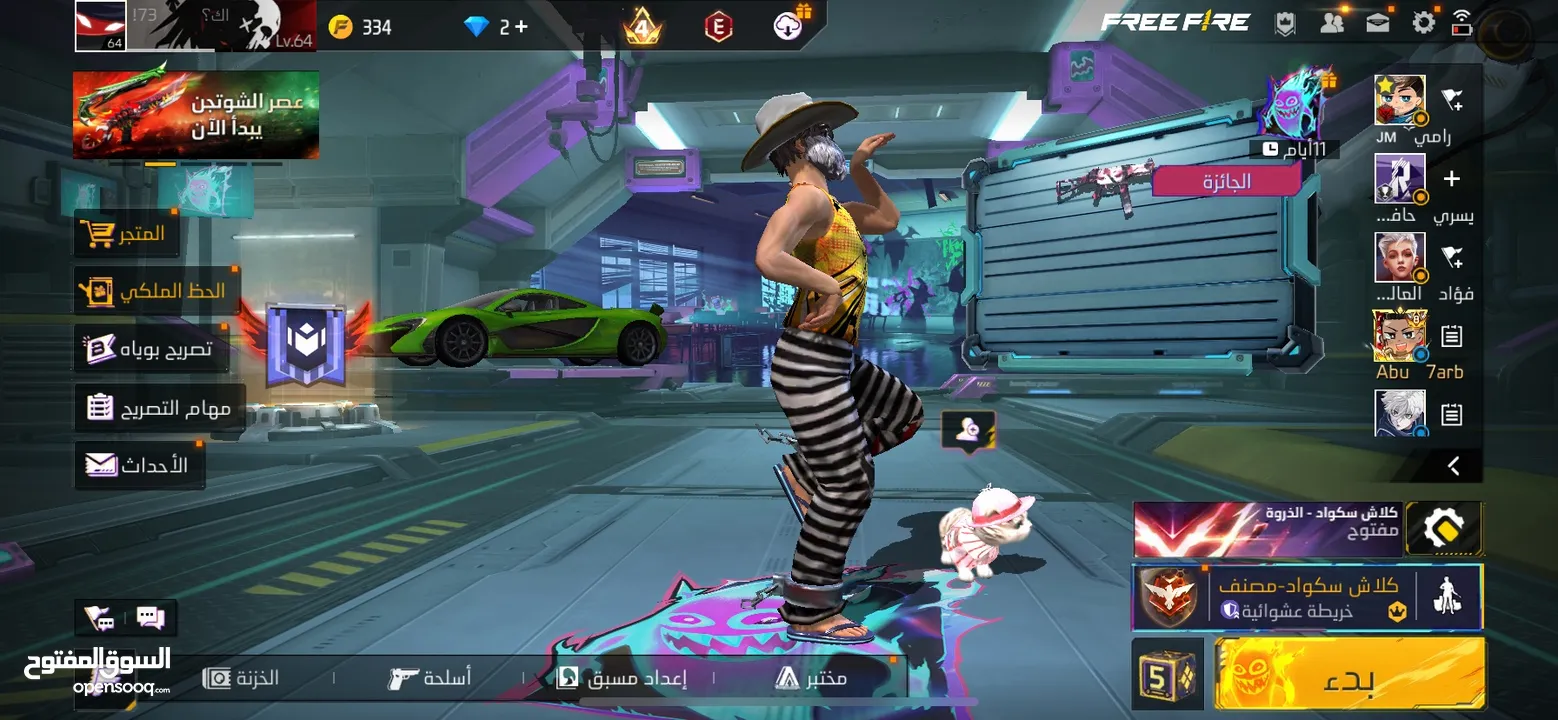This screenshot has height=720, width=1558.
Task: Open the settings gear icon
Action: pos(1423,23)
